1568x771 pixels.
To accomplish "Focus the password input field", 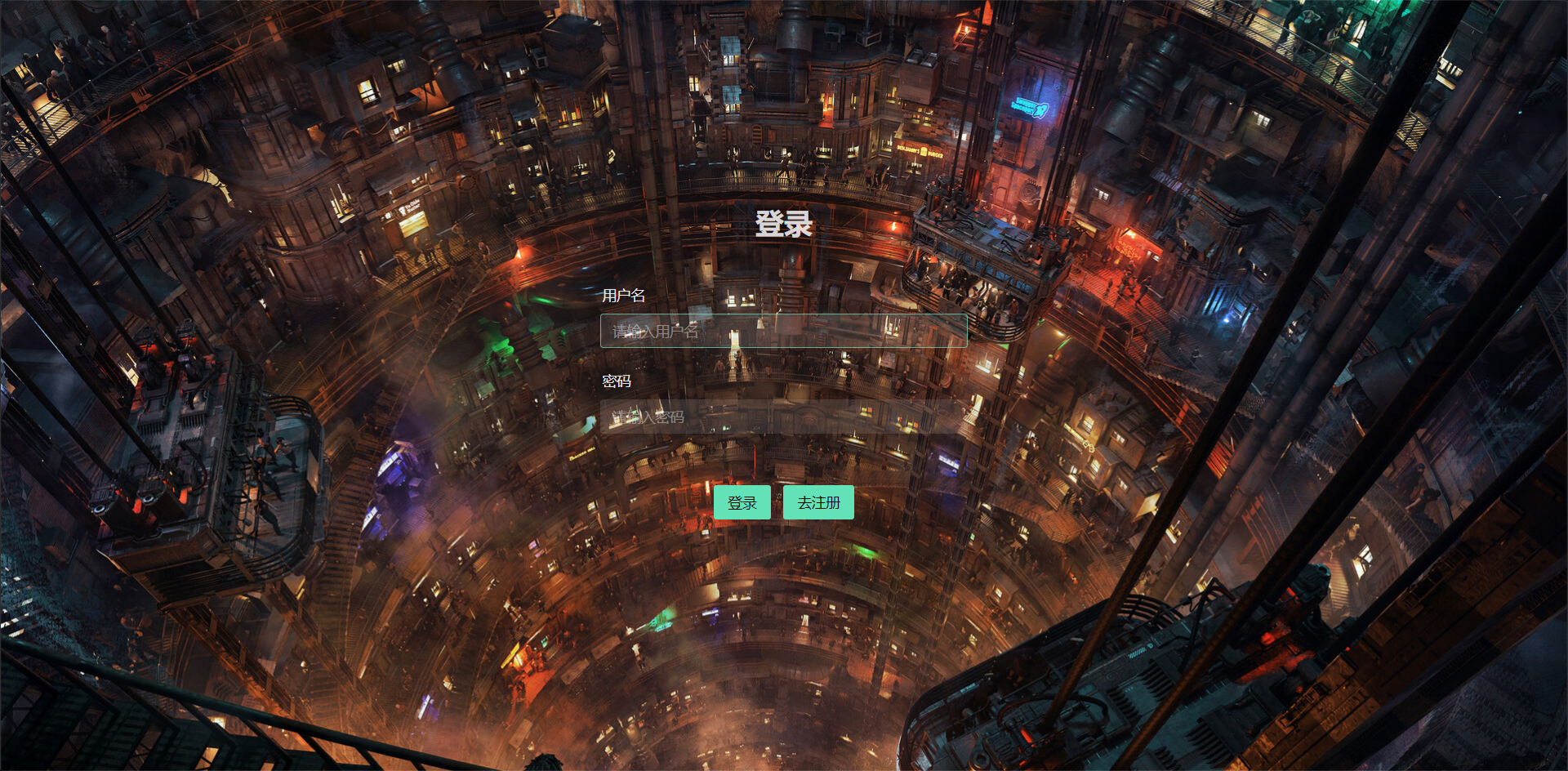I will (783, 417).
